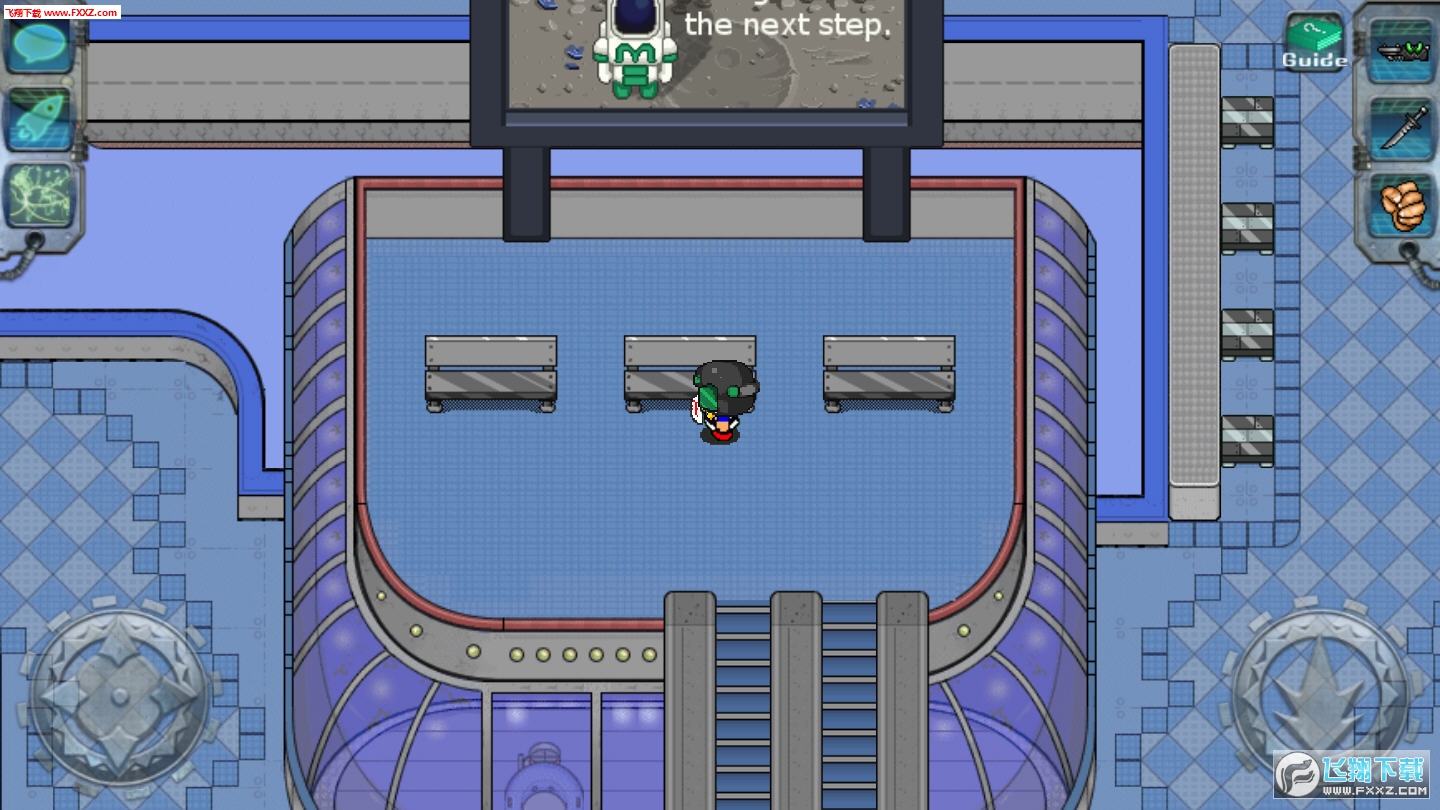
Task: Hit the spiked attack button
Action: point(1320,690)
